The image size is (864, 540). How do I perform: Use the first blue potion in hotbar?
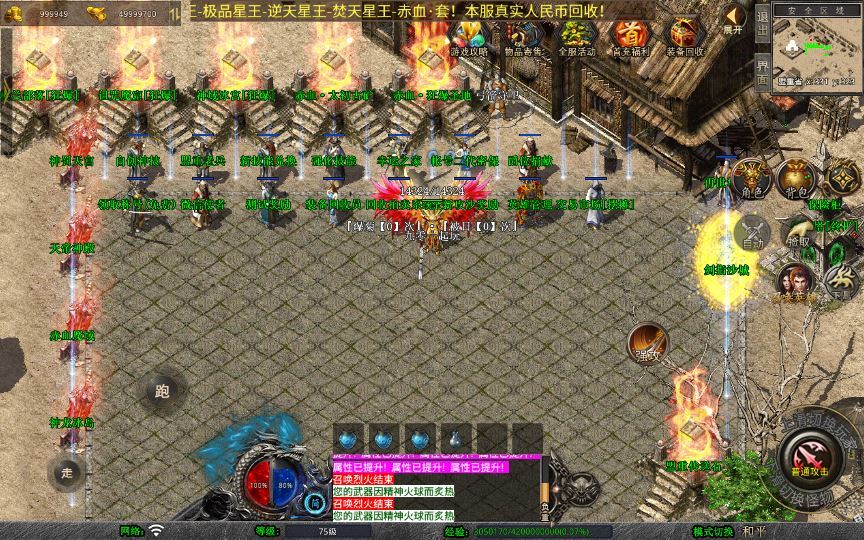(x=348, y=438)
